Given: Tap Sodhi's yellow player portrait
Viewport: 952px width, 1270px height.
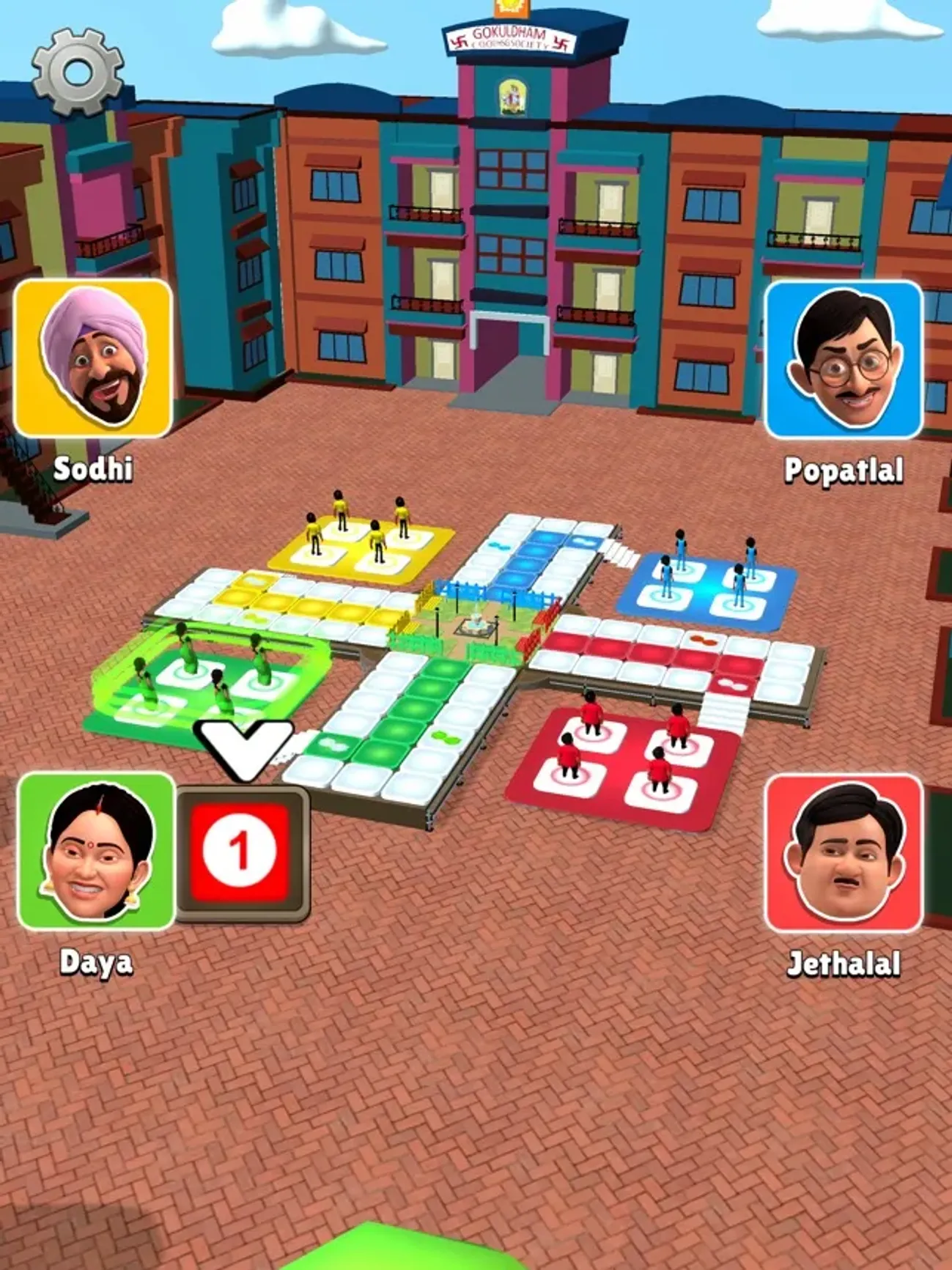Looking at the screenshot, I should (x=93, y=358).
